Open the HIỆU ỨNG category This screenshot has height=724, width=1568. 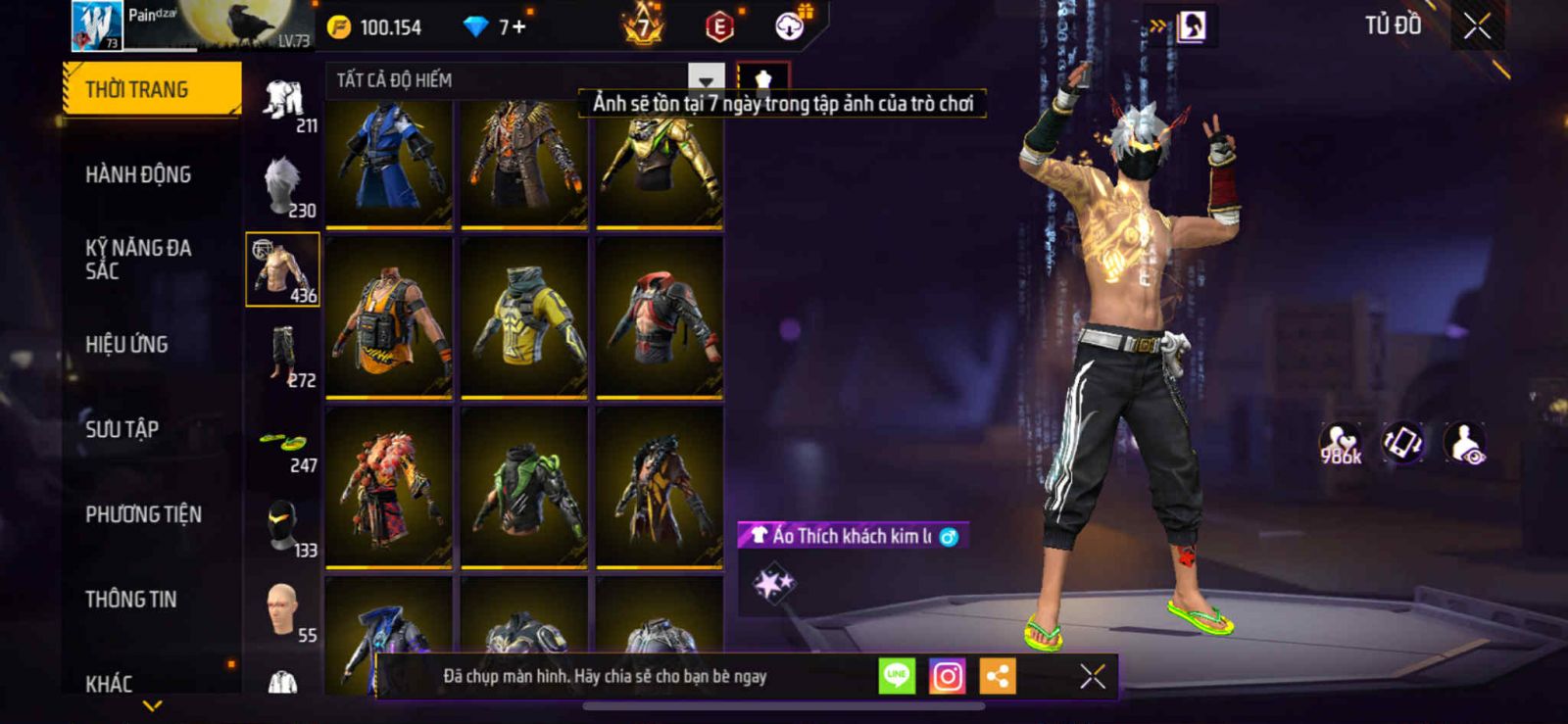point(126,345)
